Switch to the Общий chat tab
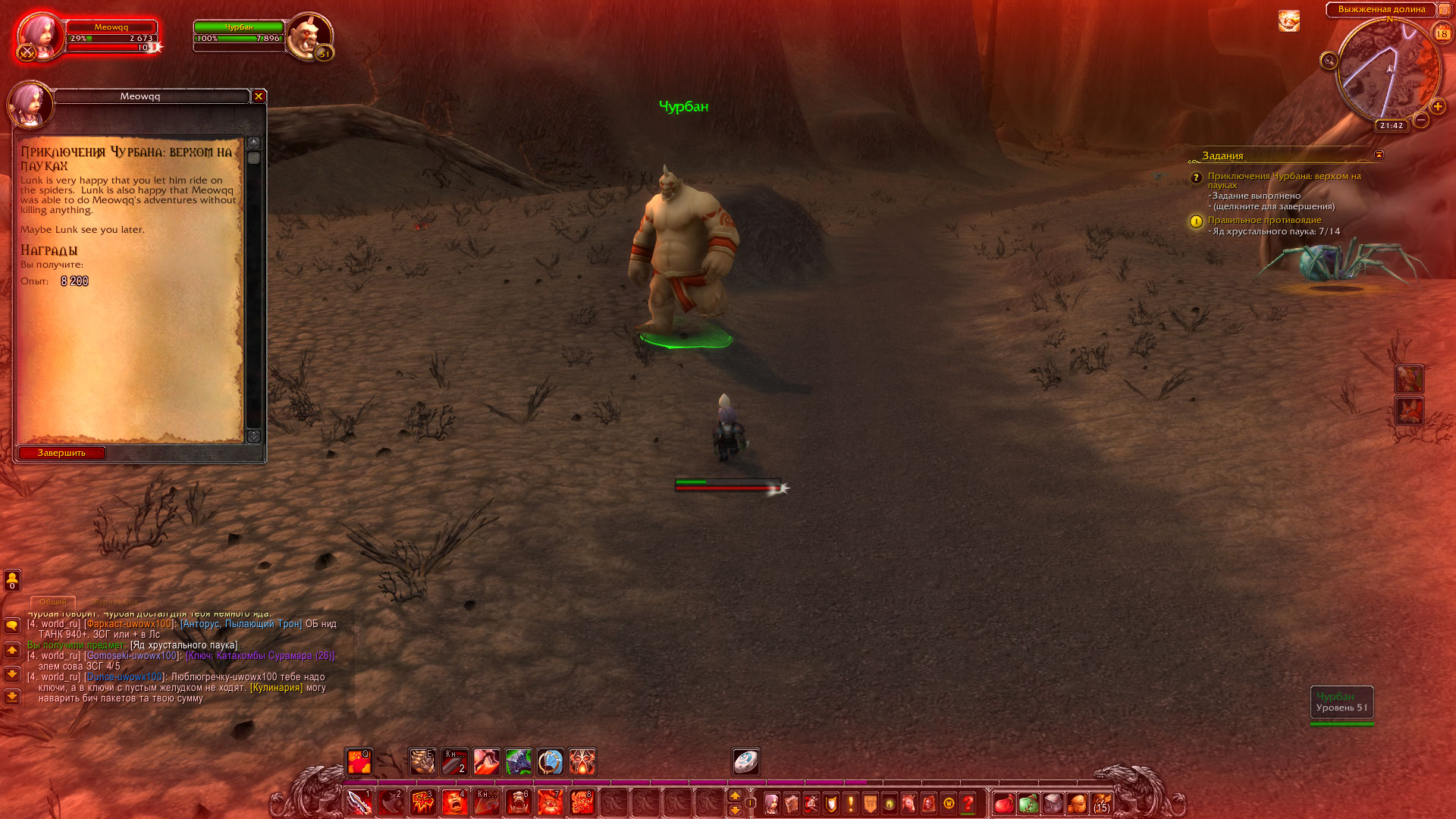Viewport: 1456px width, 819px height. (x=53, y=601)
